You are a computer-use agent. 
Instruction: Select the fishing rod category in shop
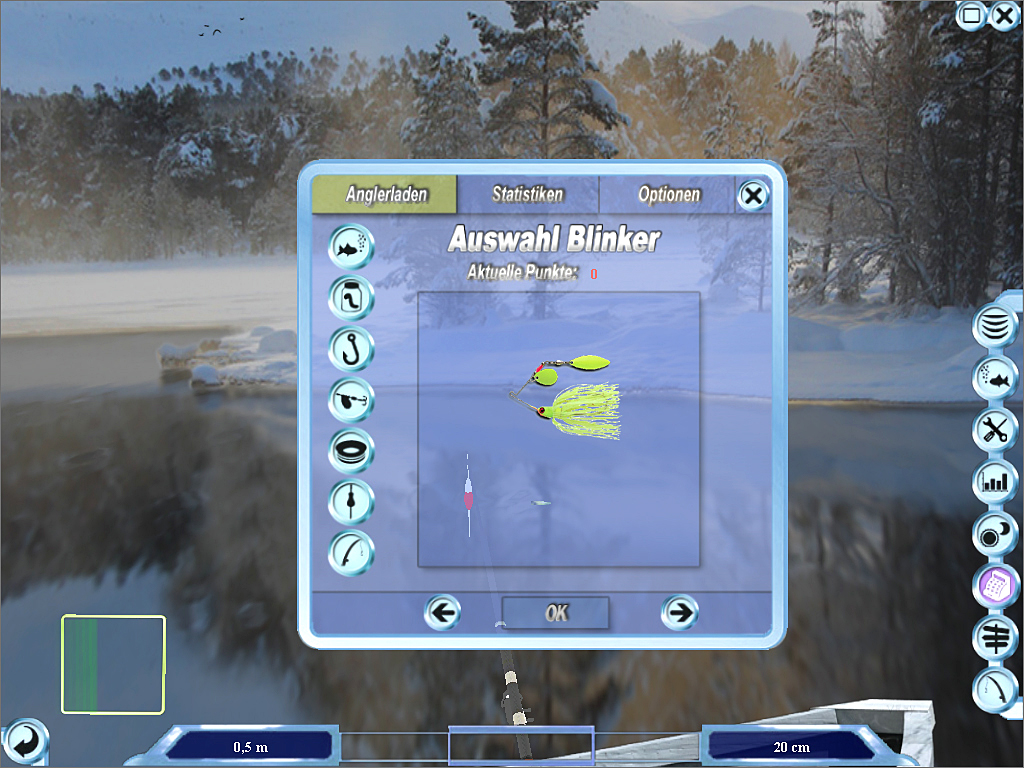tap(351, 552)
